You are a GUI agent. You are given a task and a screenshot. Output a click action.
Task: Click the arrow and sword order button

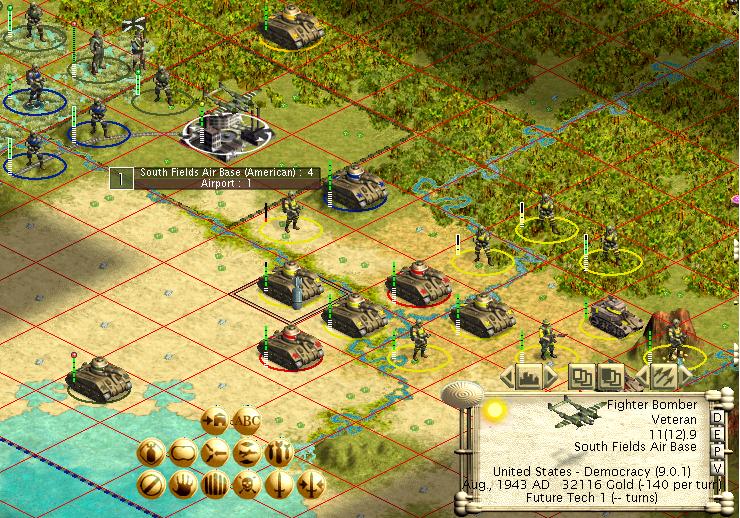pos(310,486)
